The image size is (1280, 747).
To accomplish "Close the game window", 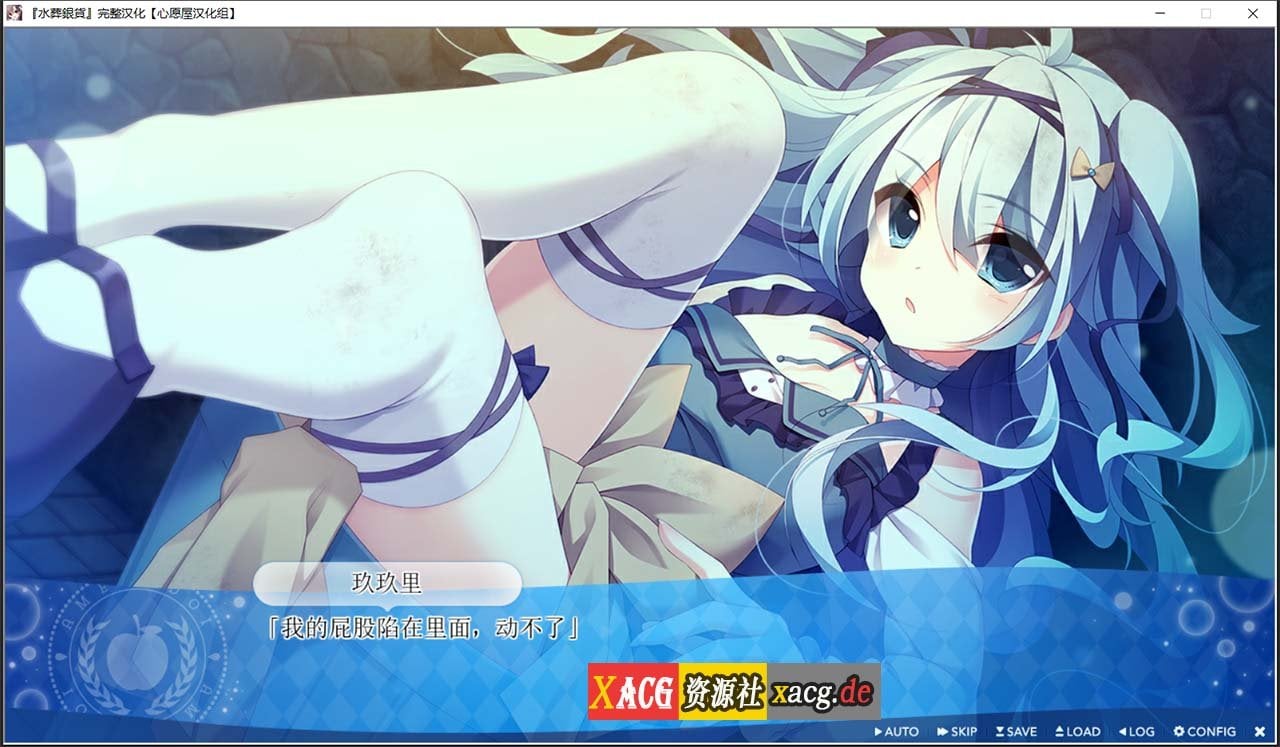I will tap(1253, 14).
